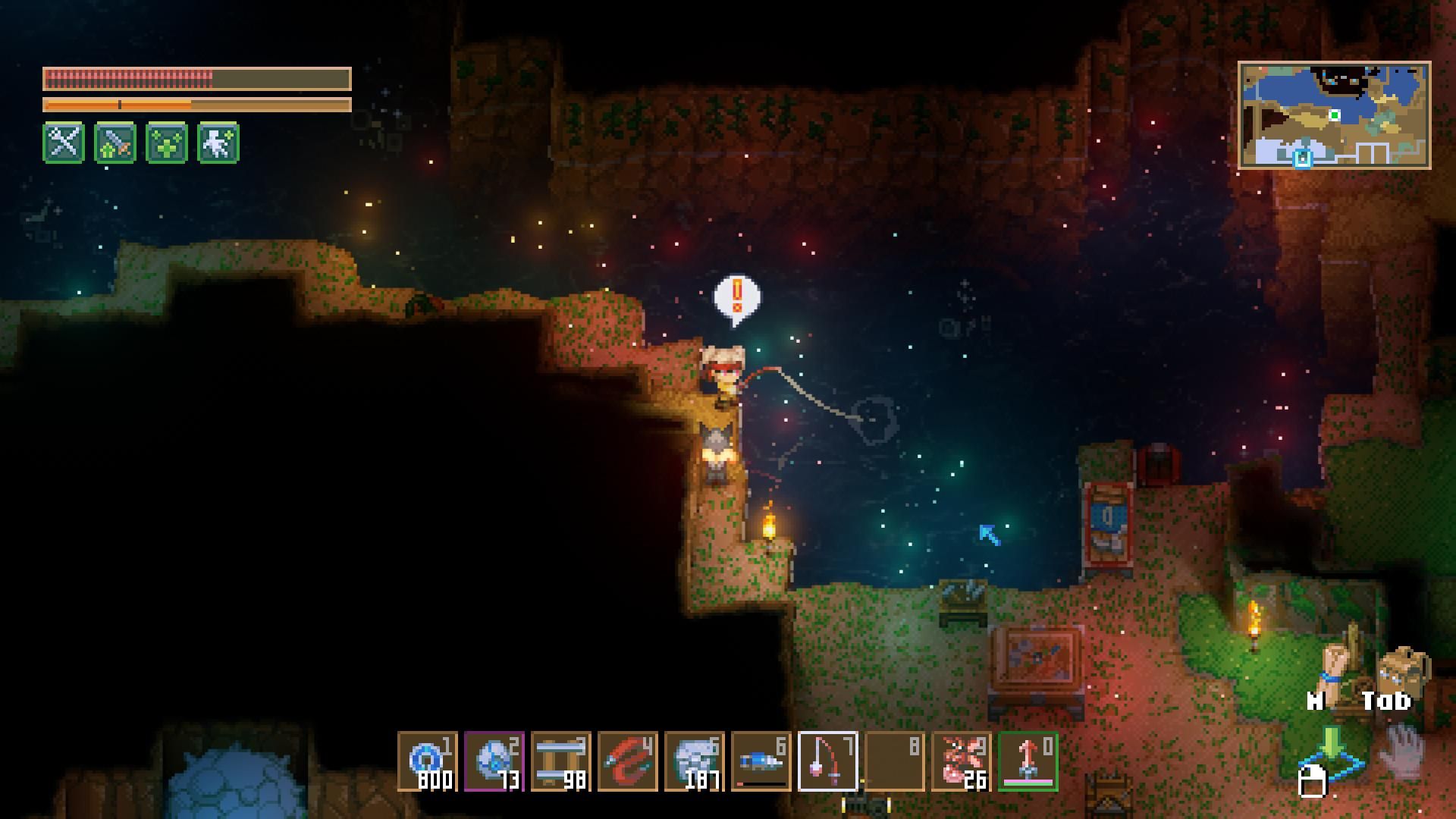
Task: Click the faded hand interact icon
Action: click(x=1403, y=751)
